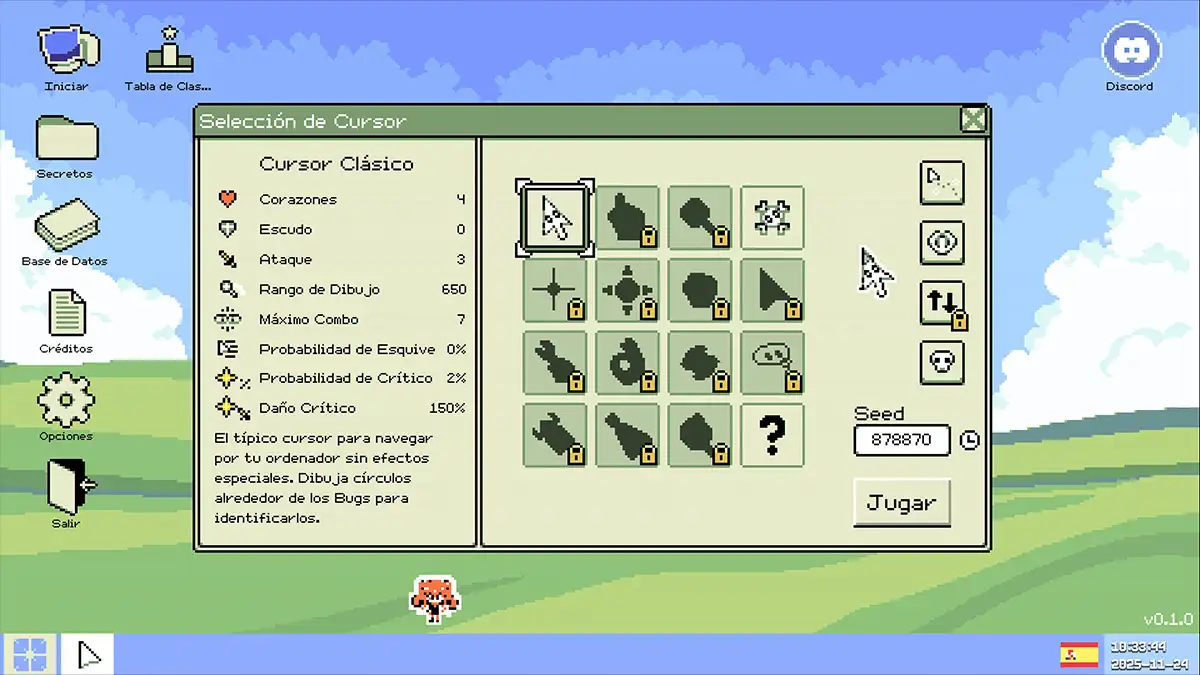Select the locked crosshair cursor tile

[555, 291]
